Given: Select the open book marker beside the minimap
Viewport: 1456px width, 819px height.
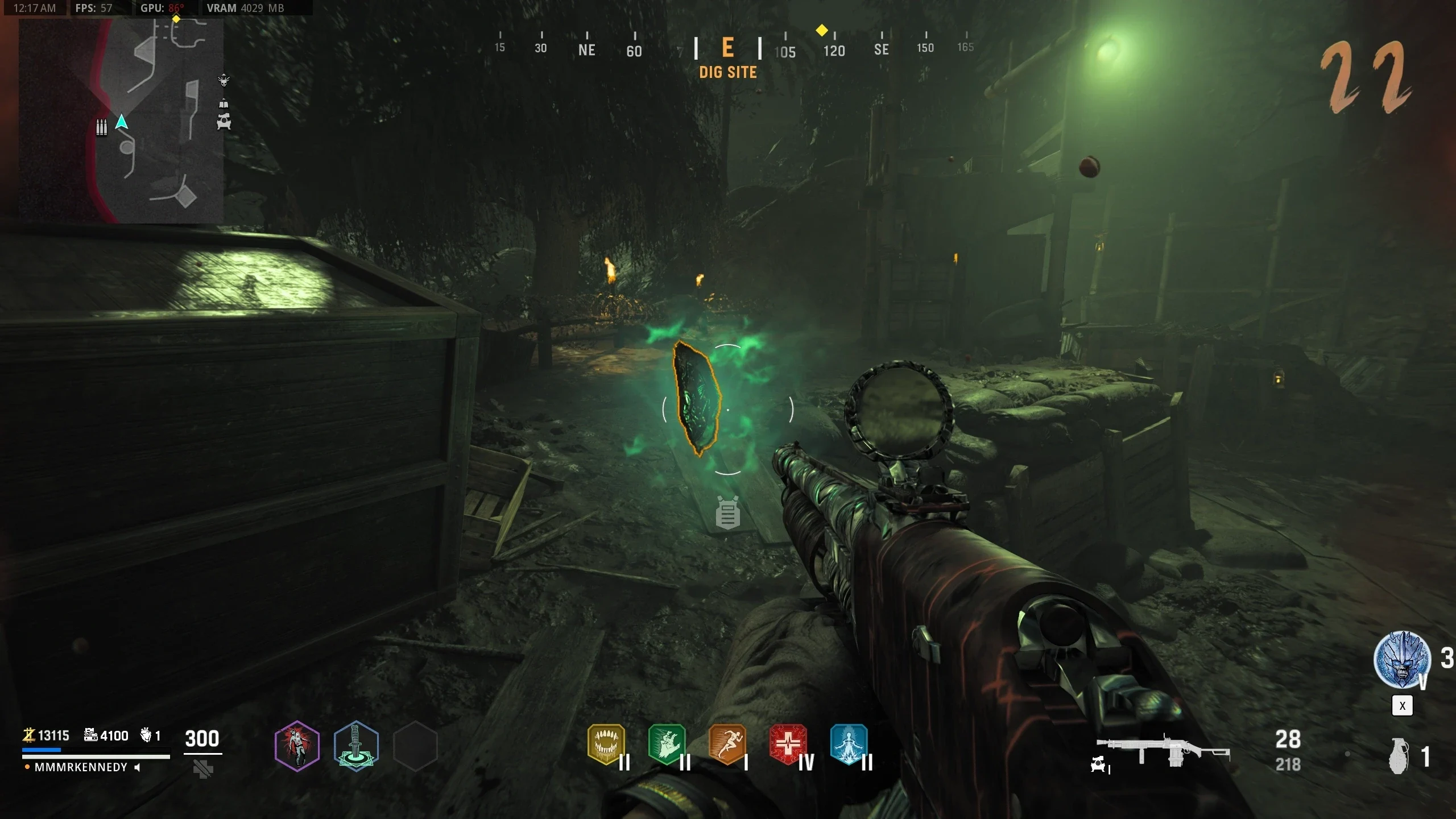Looking at the screenshot, I should (x=224, y=104).
